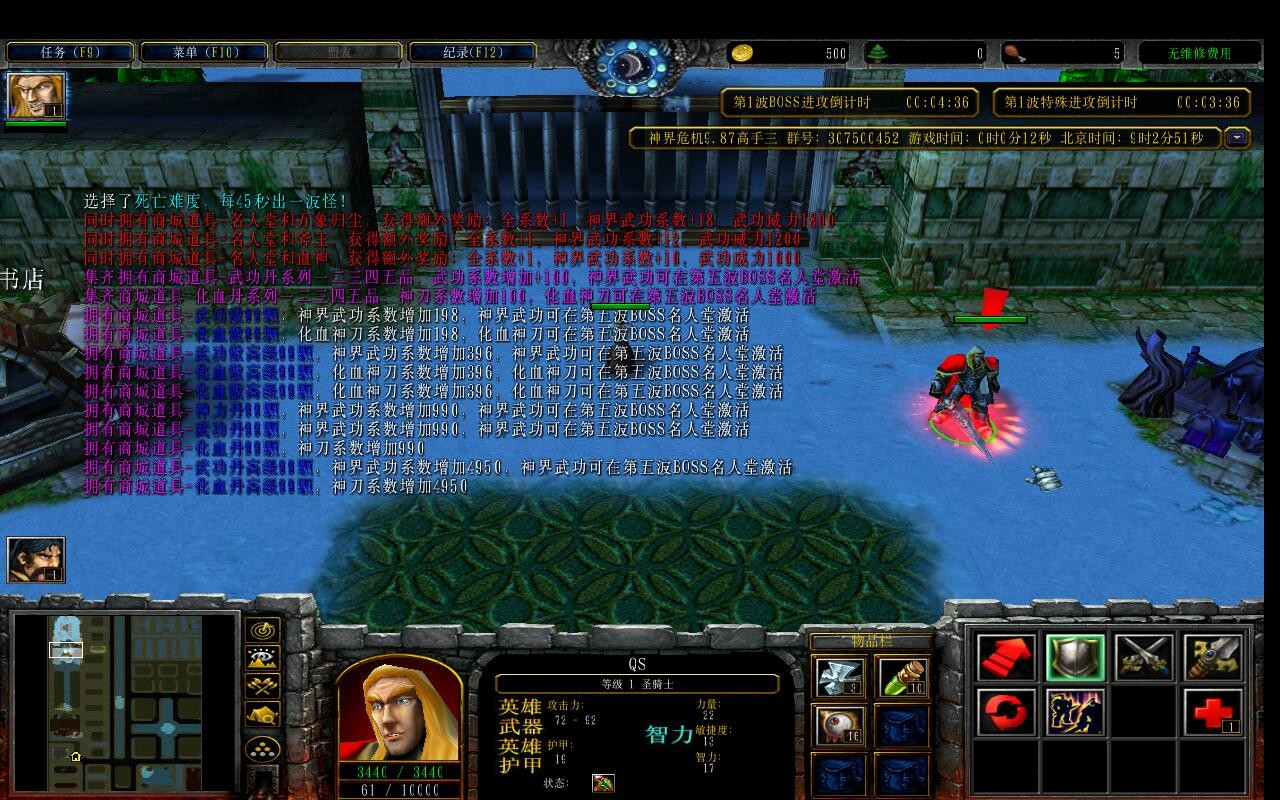Image resolution: width=1280 pixels, height=800 pixels.
Task: Toggle ally color mode with crossed axes
Action: 263,687
